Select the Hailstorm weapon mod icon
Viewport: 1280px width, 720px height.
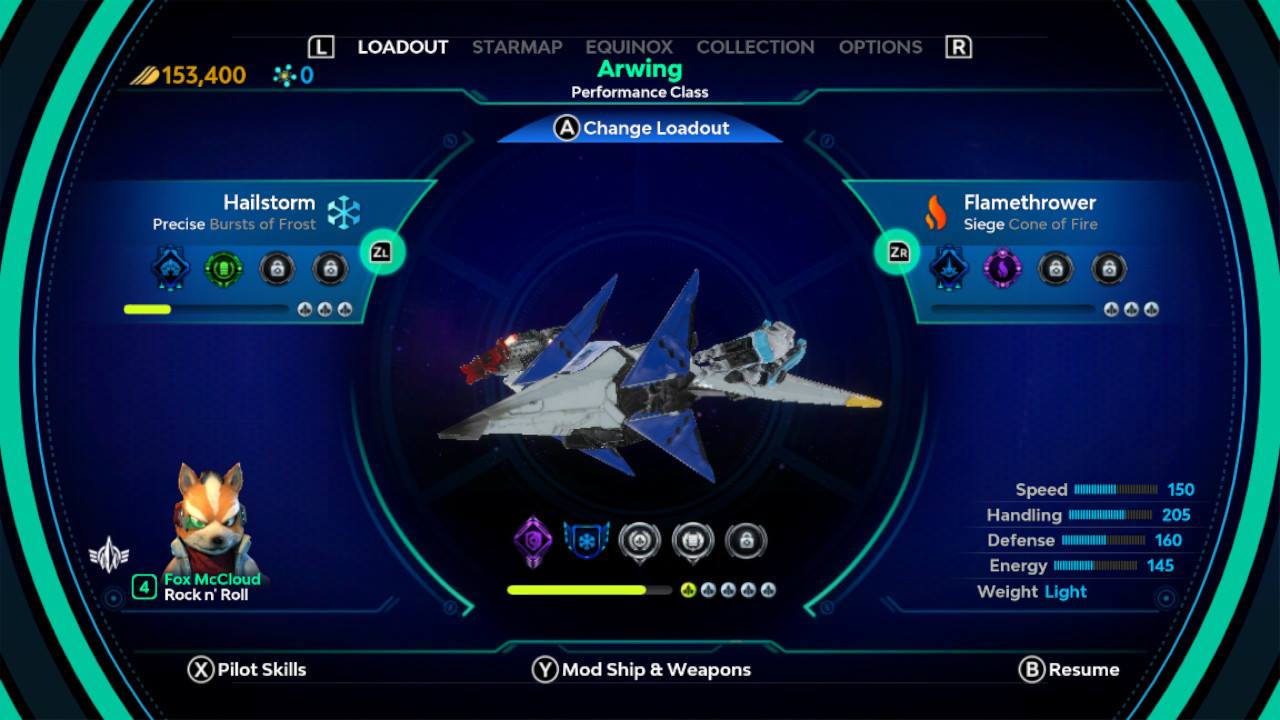[x=170, y=268]
